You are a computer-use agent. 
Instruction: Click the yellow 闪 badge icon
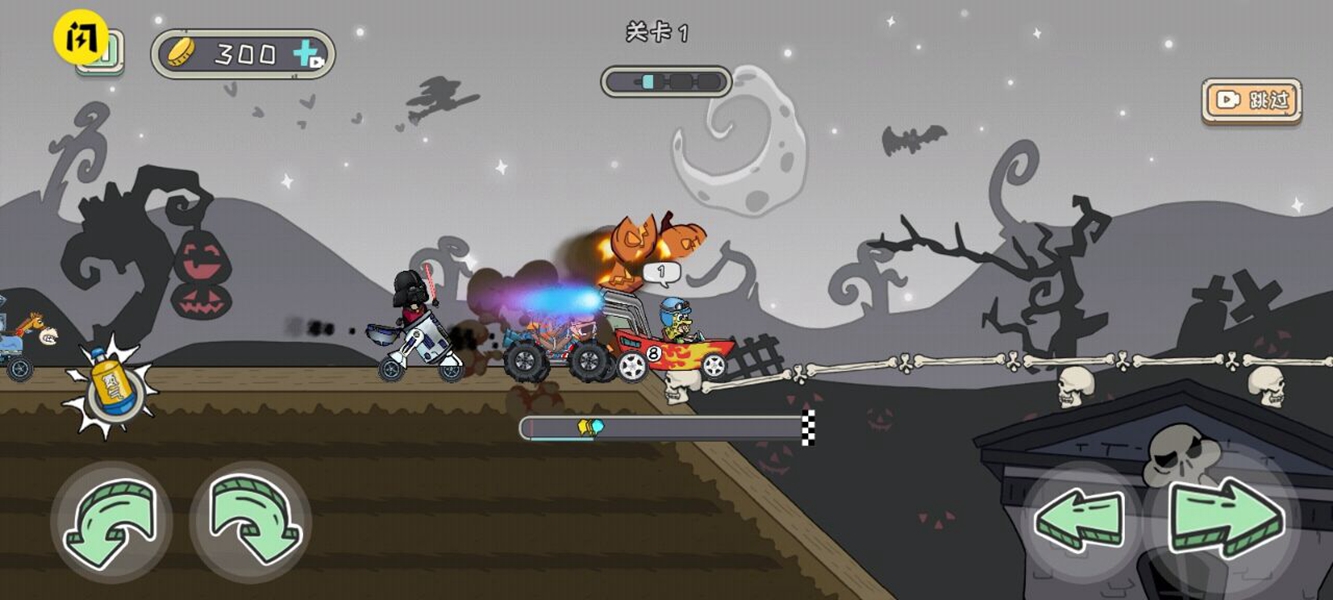pos(80,39)
